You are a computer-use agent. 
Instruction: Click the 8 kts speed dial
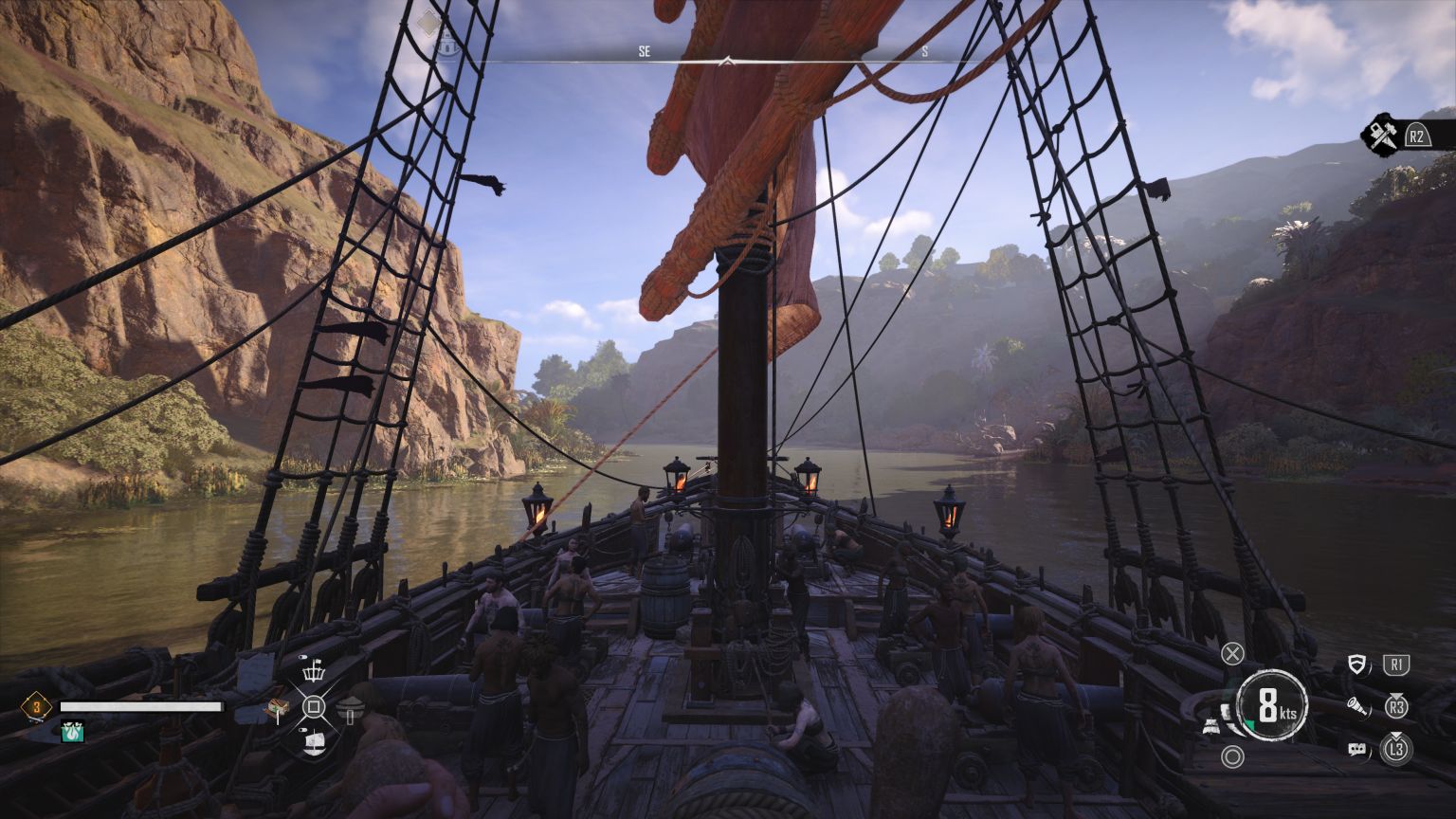pyautogui.click(x=1270, y=705)
